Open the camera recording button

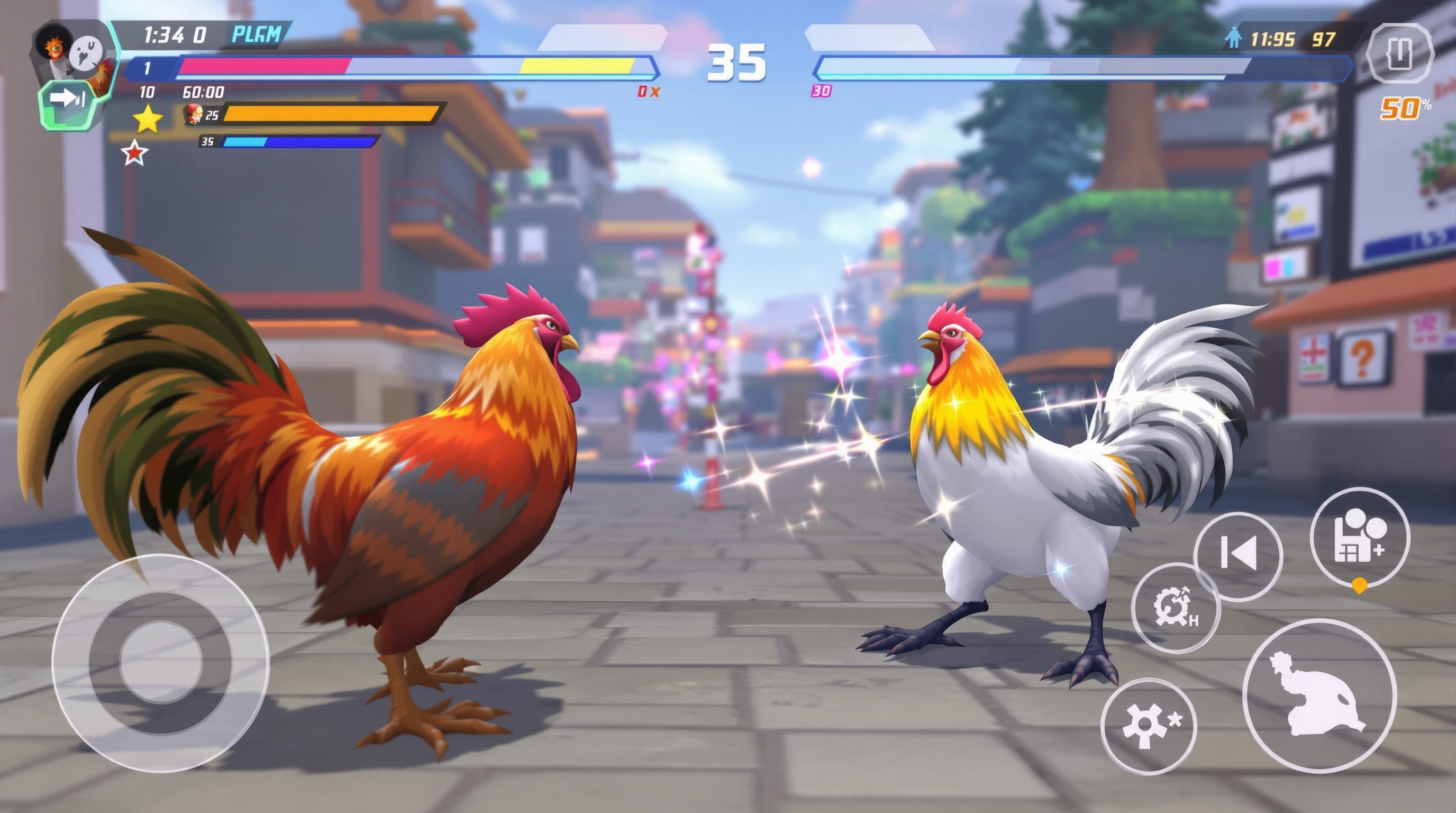(1359, 537)
